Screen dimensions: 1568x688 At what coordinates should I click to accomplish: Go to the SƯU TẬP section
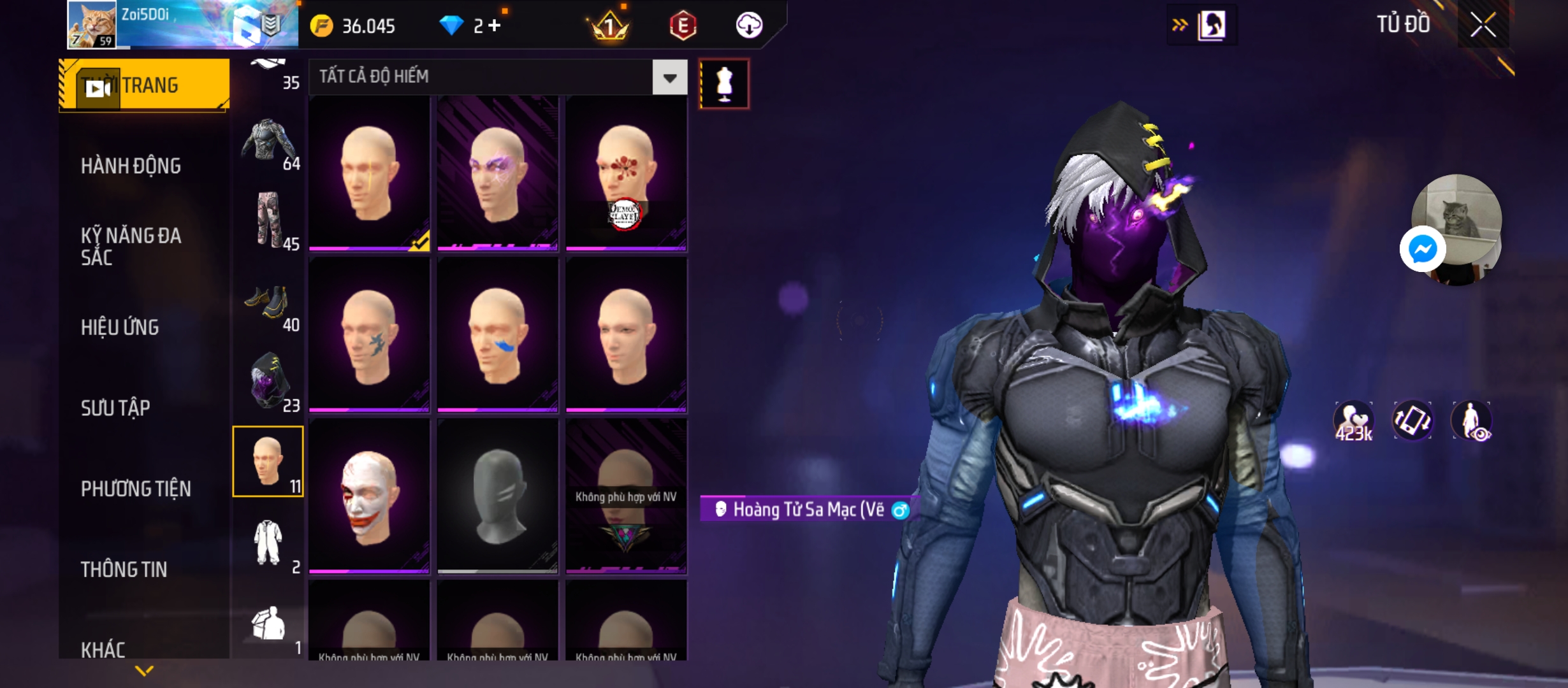click(115, 408)
